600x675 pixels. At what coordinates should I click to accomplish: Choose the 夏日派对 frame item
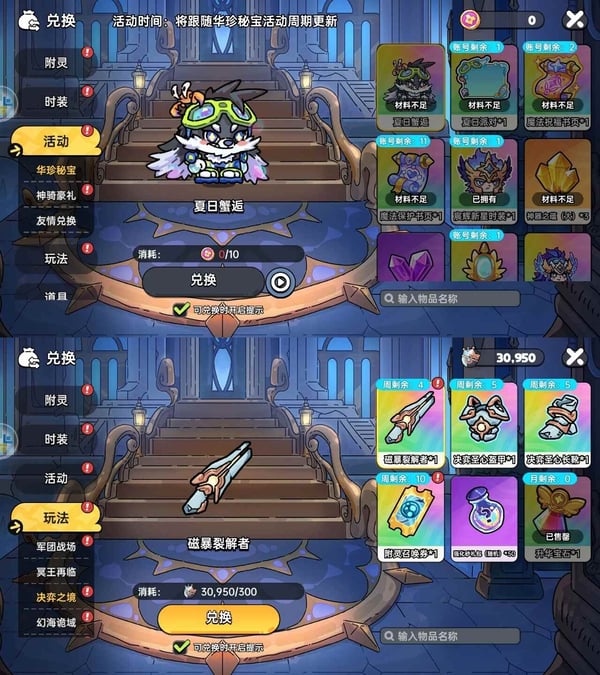point(483,83)
